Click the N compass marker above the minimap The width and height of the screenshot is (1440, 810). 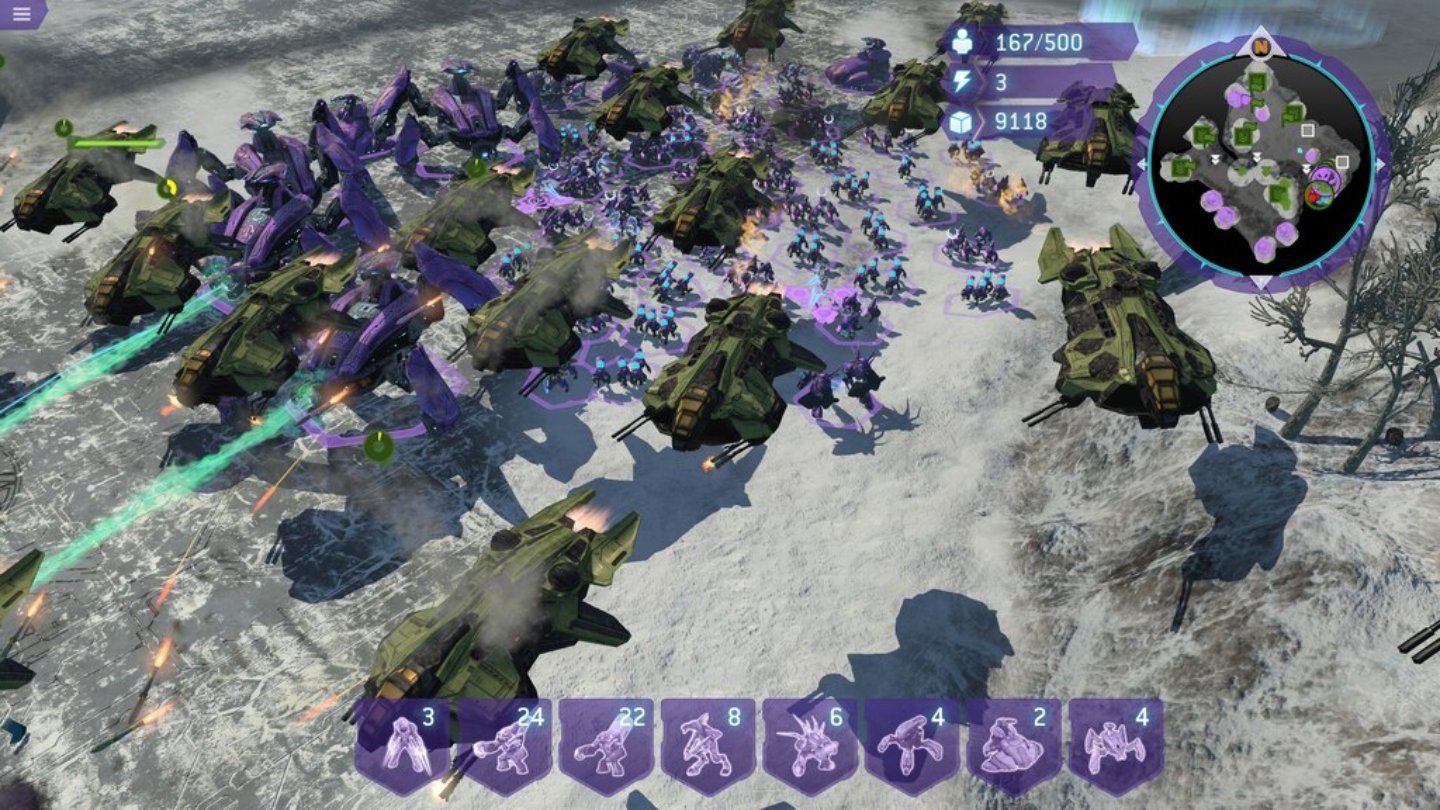coord(1260,47)
